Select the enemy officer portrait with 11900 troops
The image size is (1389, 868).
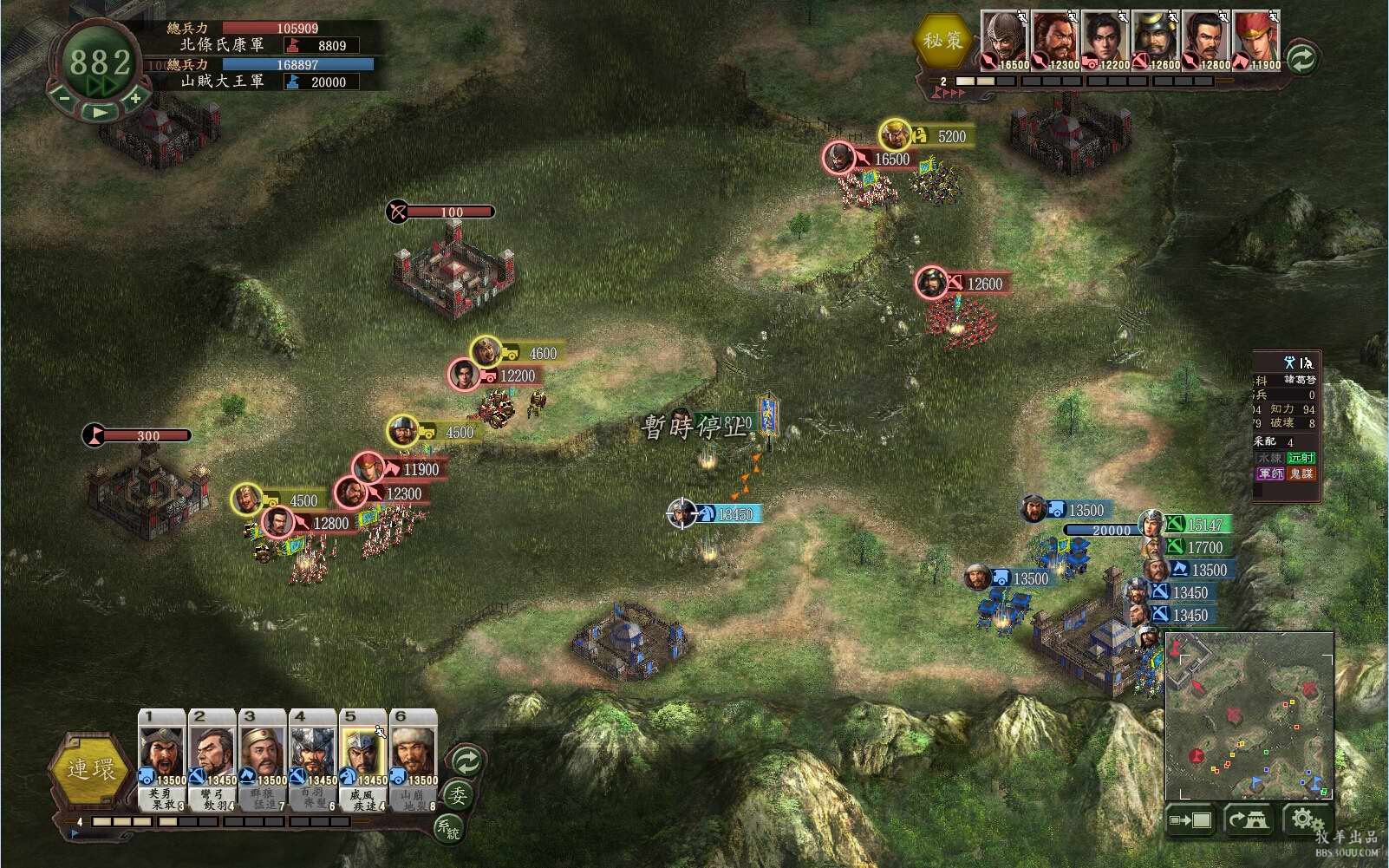pyautogui.click(x=1256, y=40)
